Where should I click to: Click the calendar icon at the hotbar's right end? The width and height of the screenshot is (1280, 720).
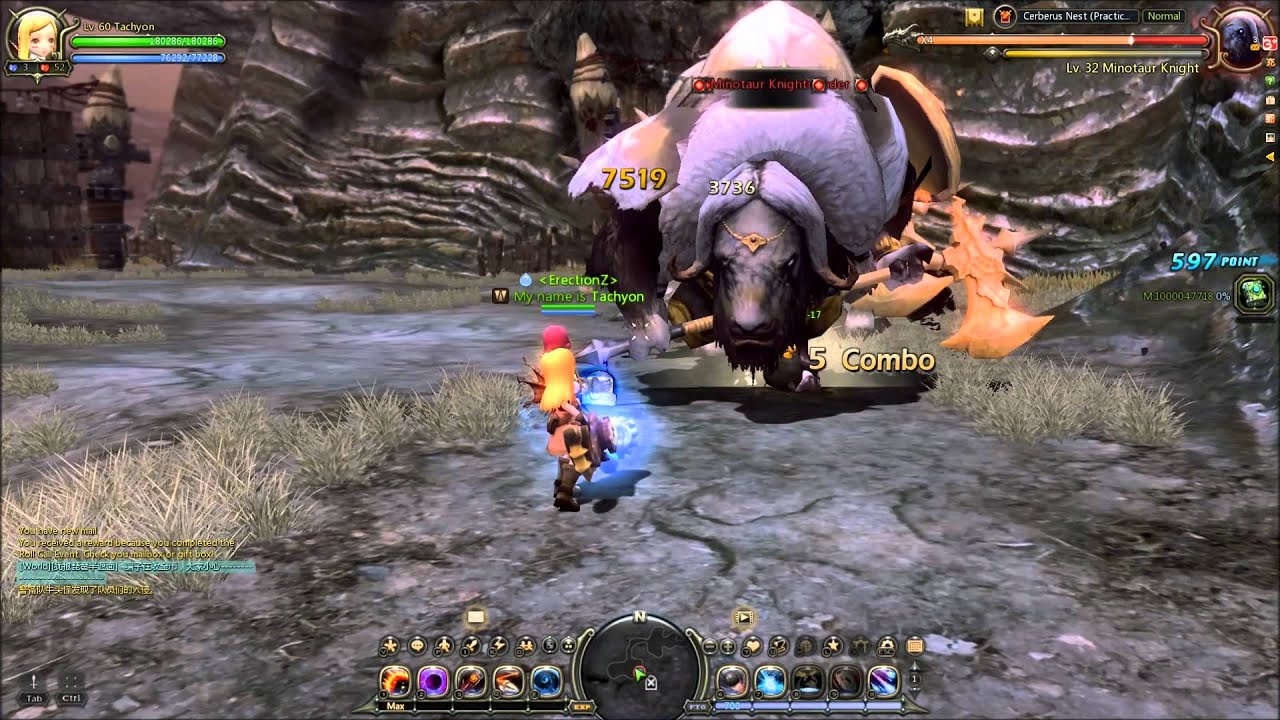point(916,645)
